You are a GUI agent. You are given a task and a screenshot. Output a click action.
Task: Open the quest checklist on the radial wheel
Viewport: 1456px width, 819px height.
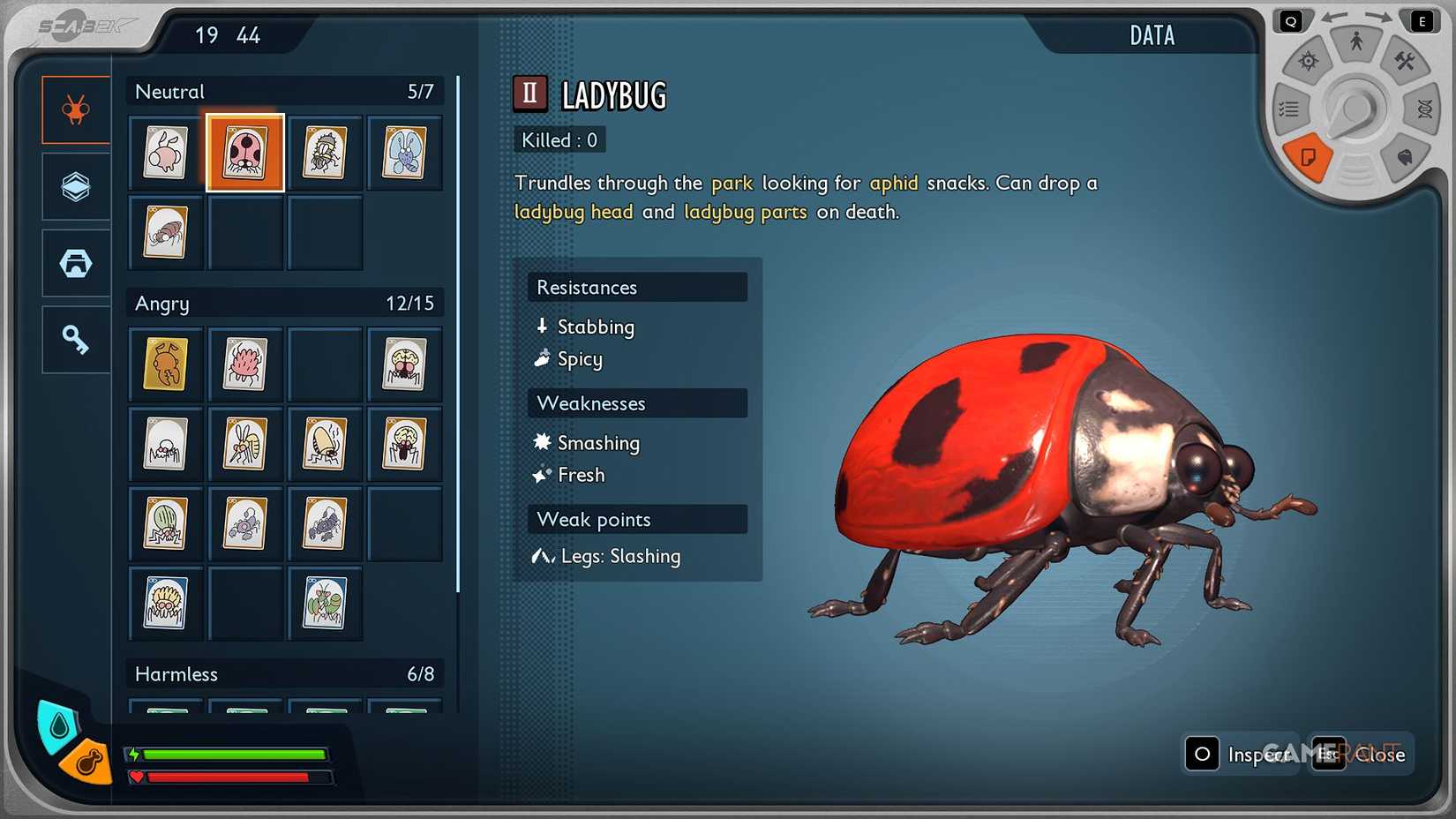pos(1289,108)
